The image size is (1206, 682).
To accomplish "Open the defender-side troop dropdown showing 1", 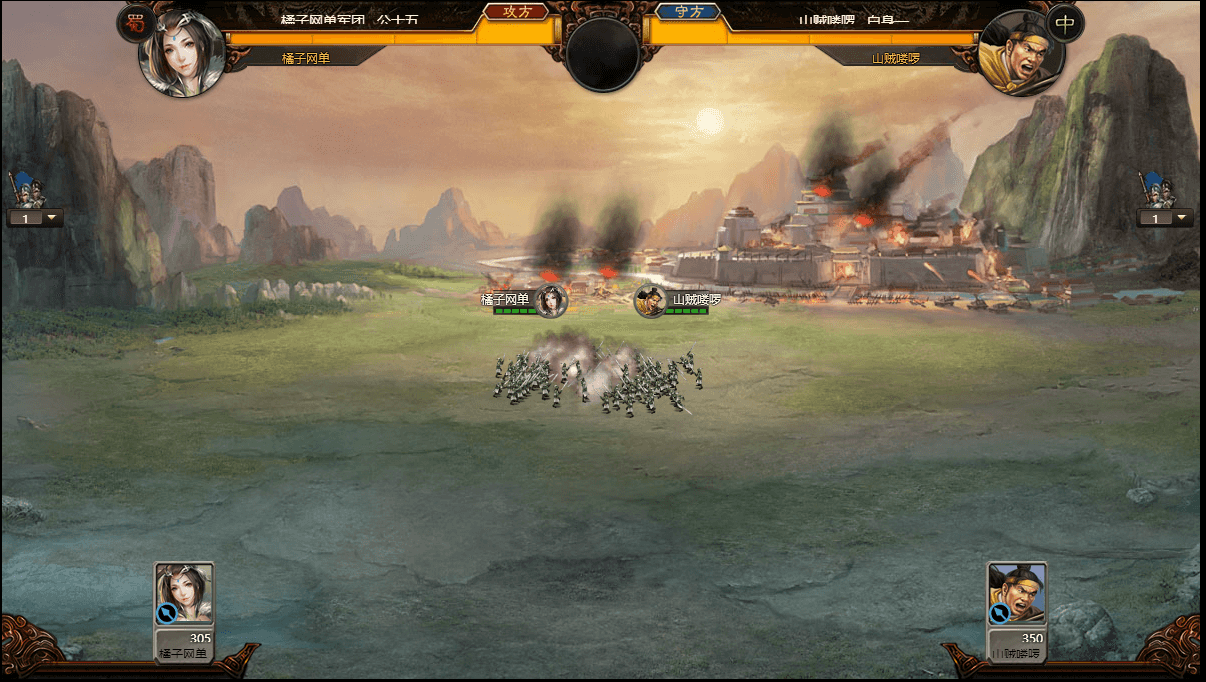I will 1164,218.
